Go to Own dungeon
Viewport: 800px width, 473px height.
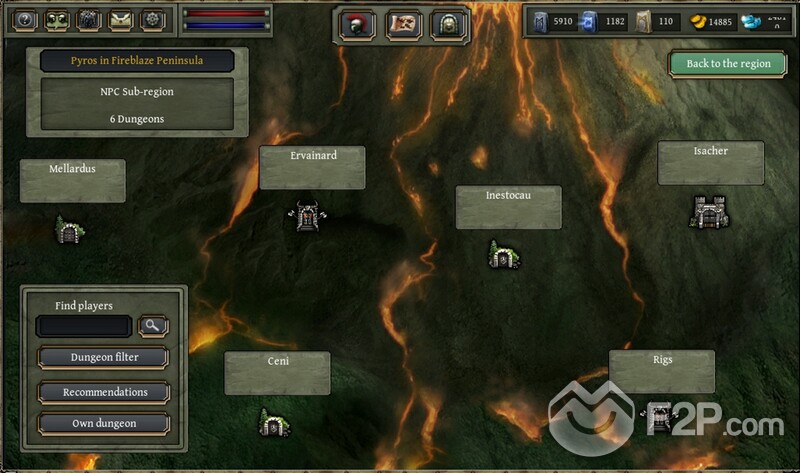[x=104, y=423]
